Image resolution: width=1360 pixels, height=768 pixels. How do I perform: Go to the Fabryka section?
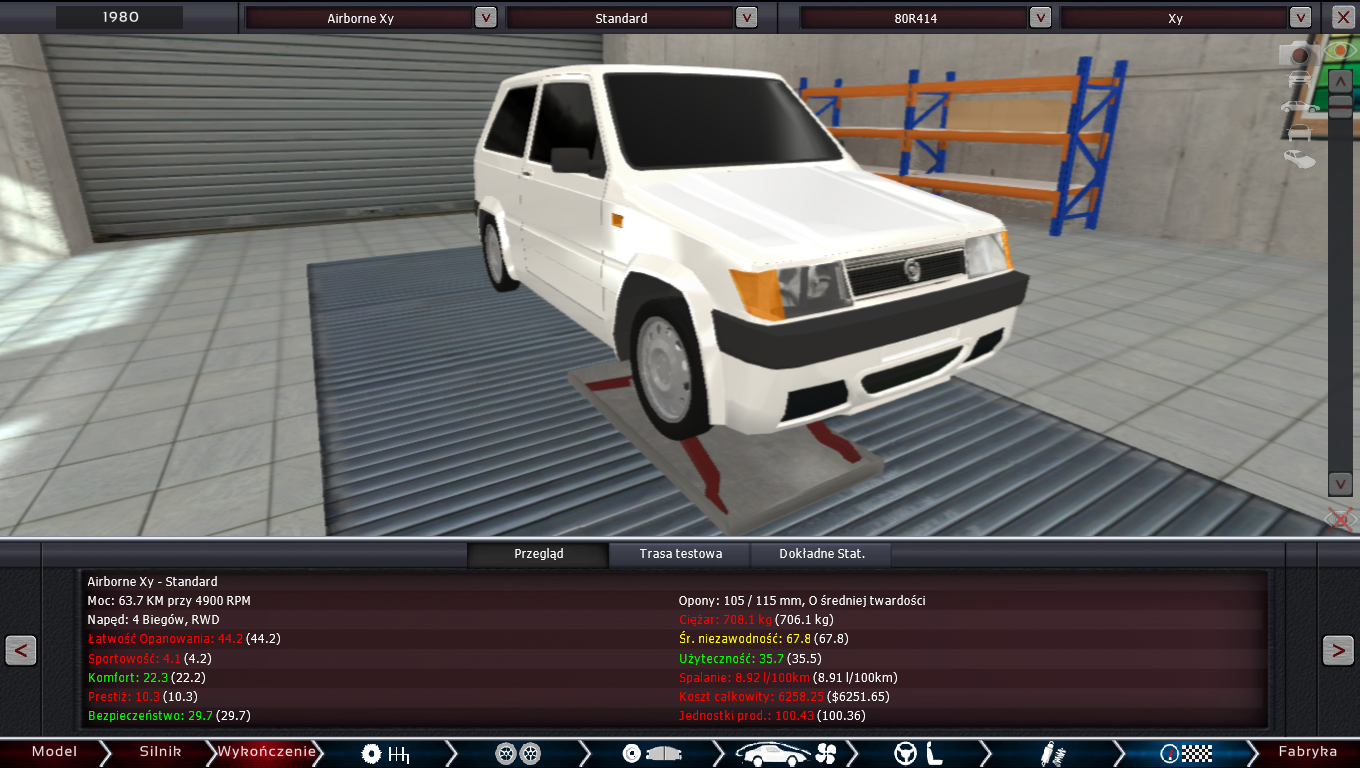[1307, 752]
